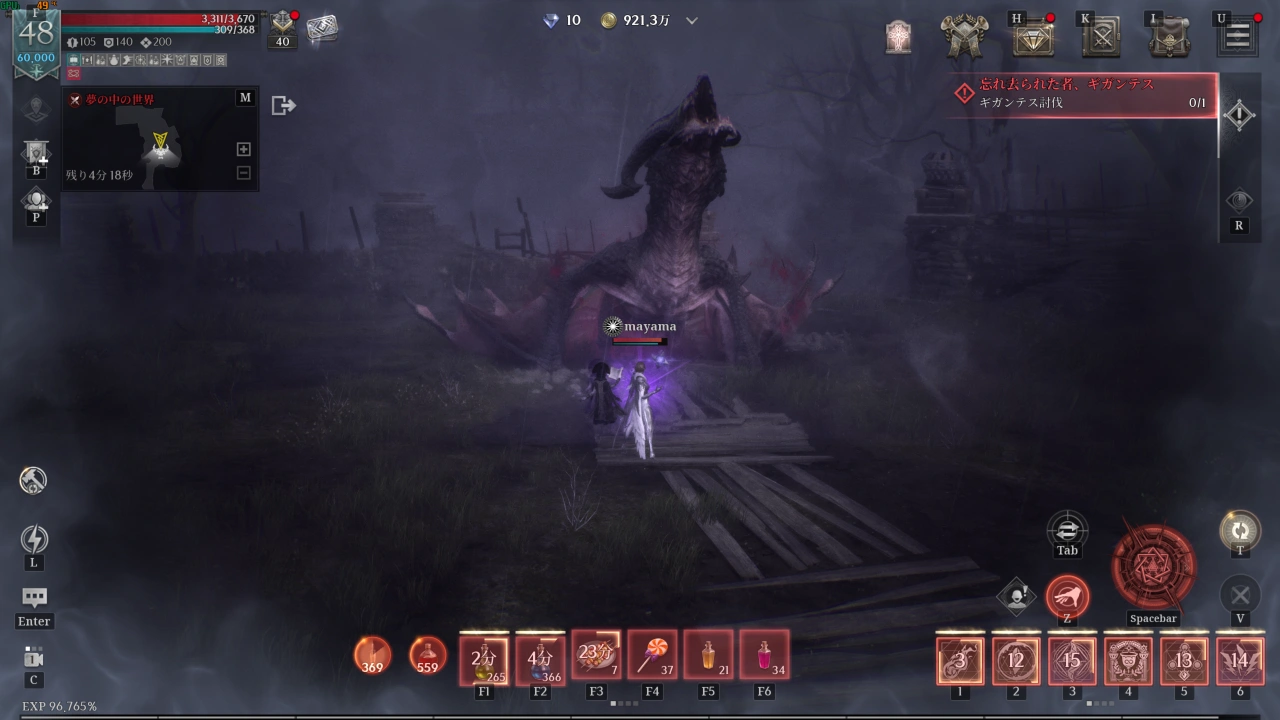The width and height of the screenshot is (1280, 720).
Task: Leave the dungeon via exit arrow icon
Action: [x=283, y=105]
